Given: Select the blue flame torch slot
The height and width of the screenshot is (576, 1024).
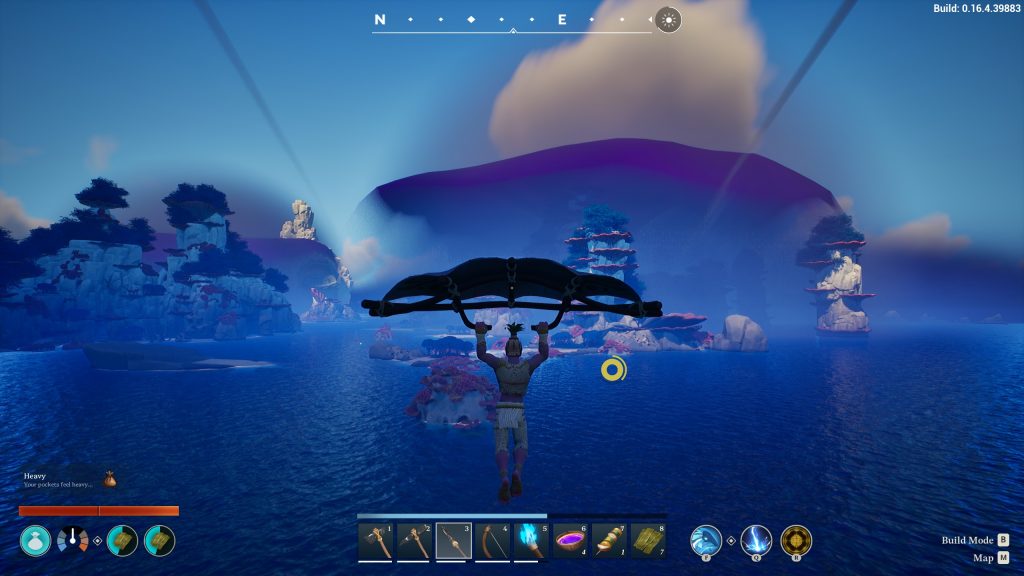Looking at the screenshot, I should click(x=531, y=541).
